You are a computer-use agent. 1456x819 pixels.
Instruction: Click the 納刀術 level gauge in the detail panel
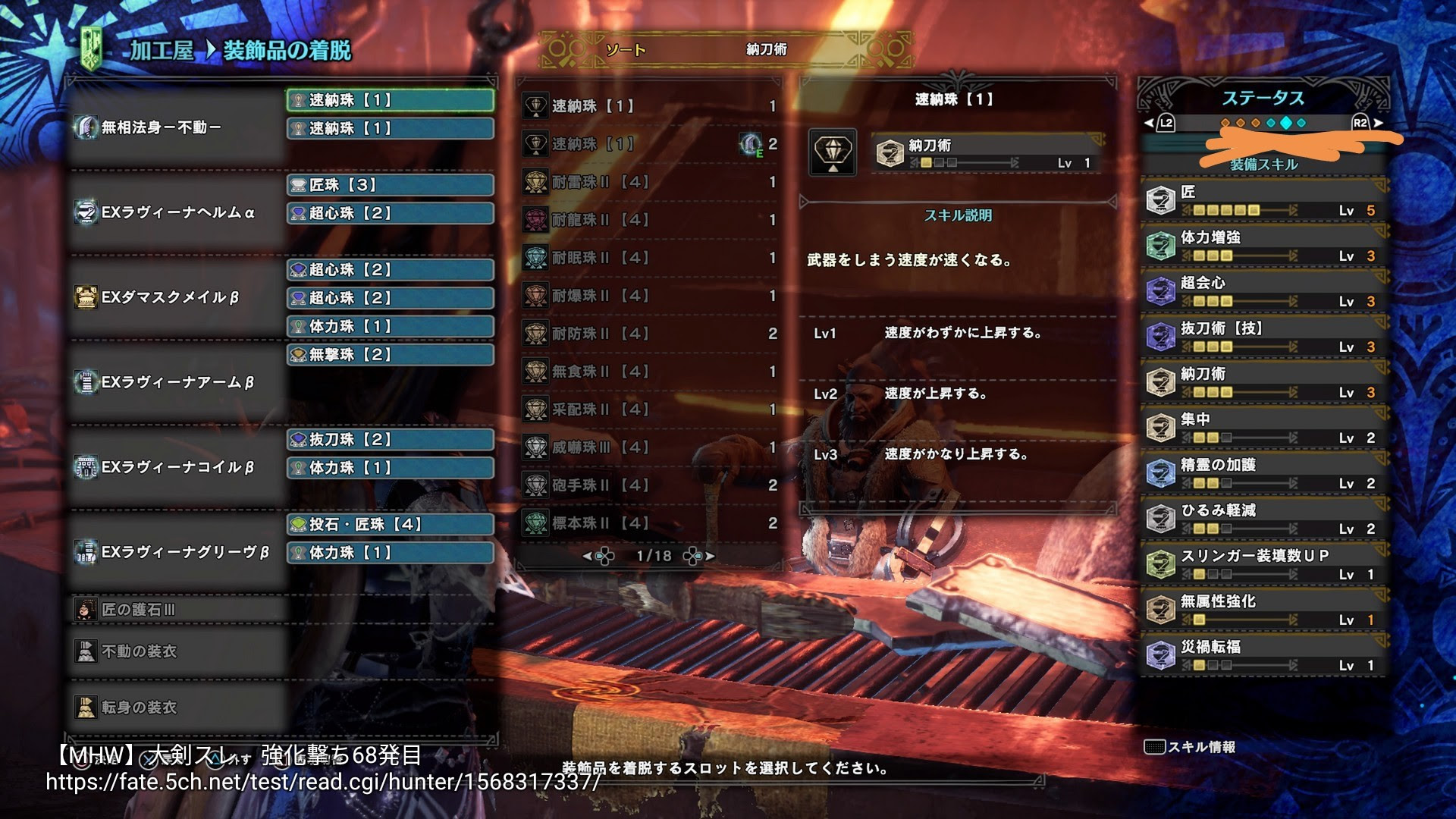971,161
